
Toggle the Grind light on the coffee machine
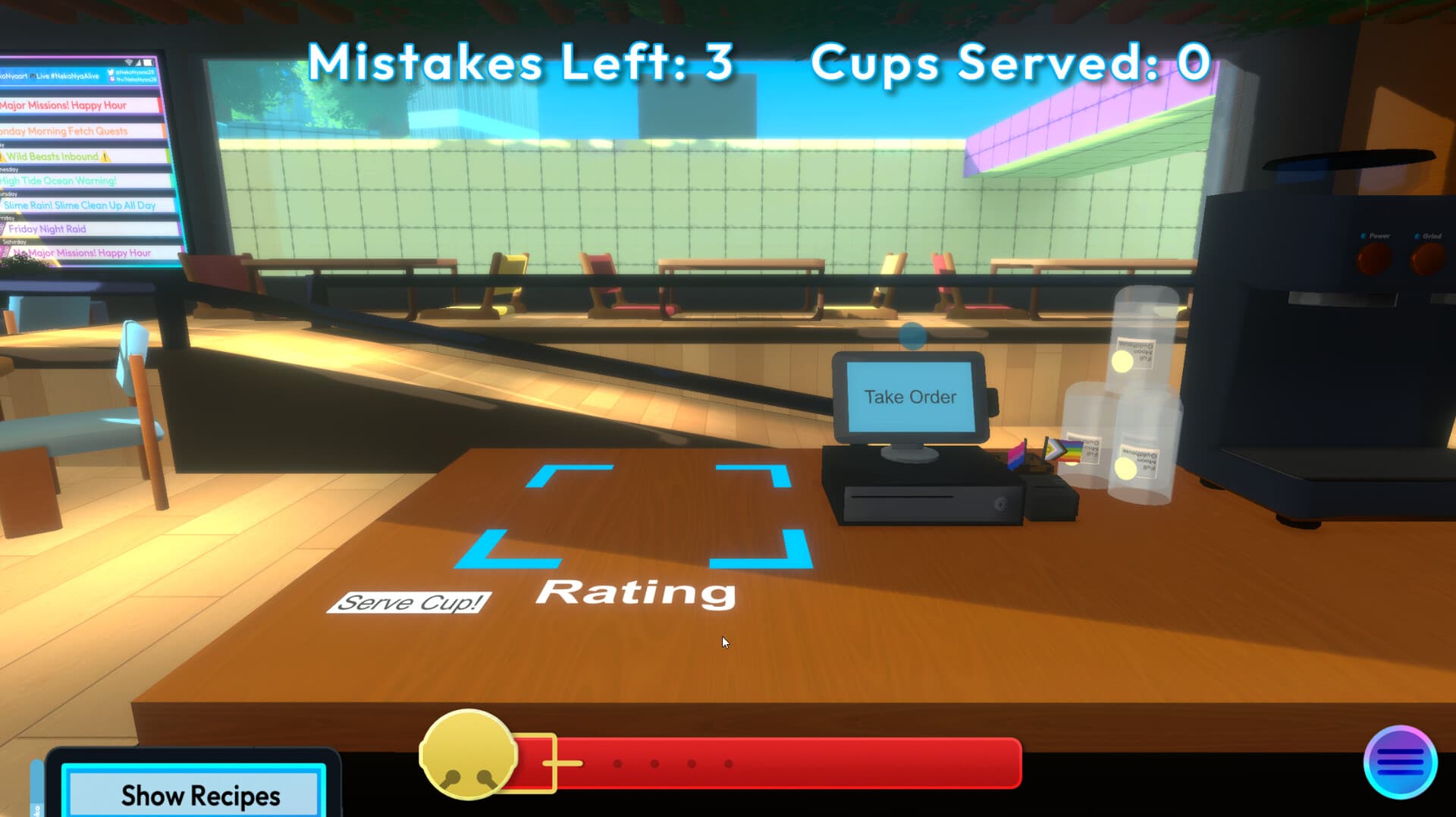tap(1417, 236)
